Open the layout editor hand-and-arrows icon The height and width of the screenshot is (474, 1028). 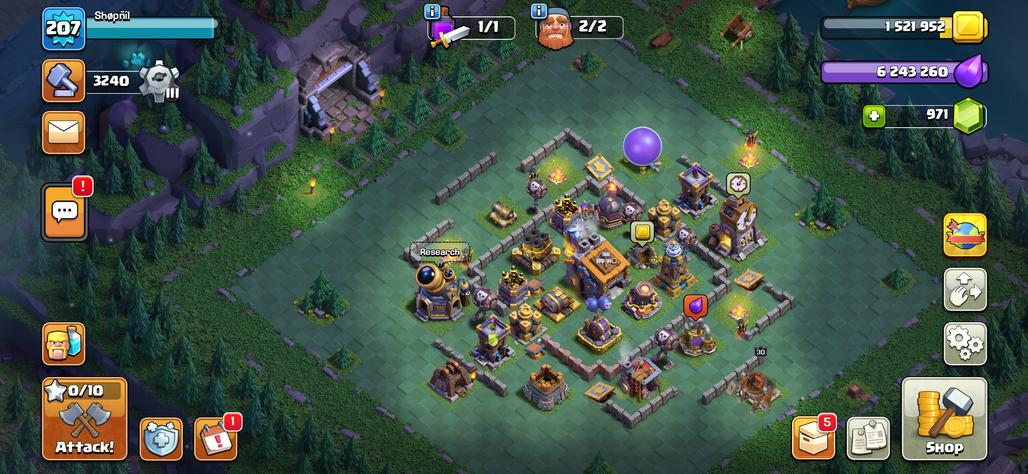964,289
